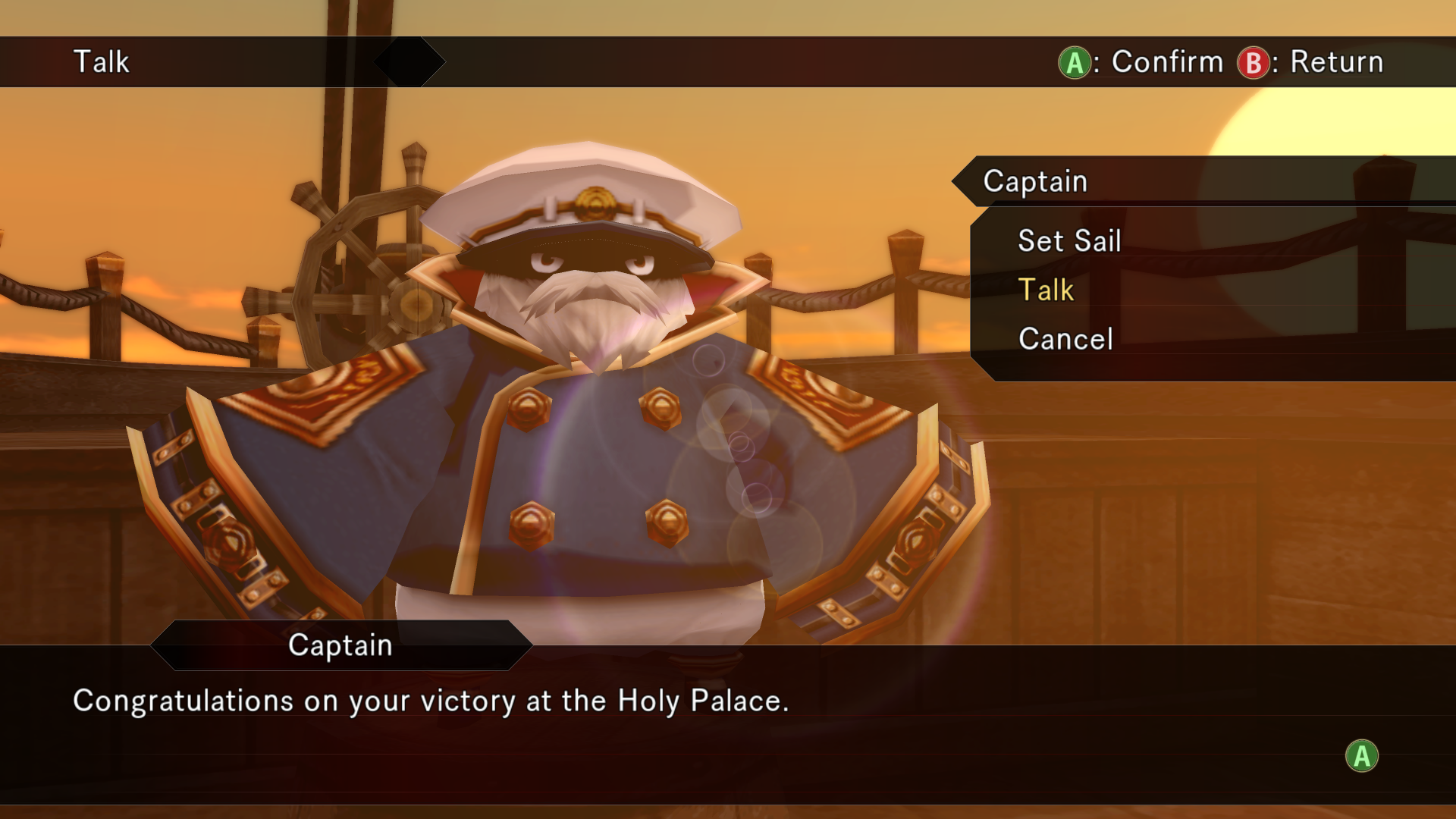Pick Cancel to leave the Captain menu
The image size is (1456, 819).
(1065, 339)
